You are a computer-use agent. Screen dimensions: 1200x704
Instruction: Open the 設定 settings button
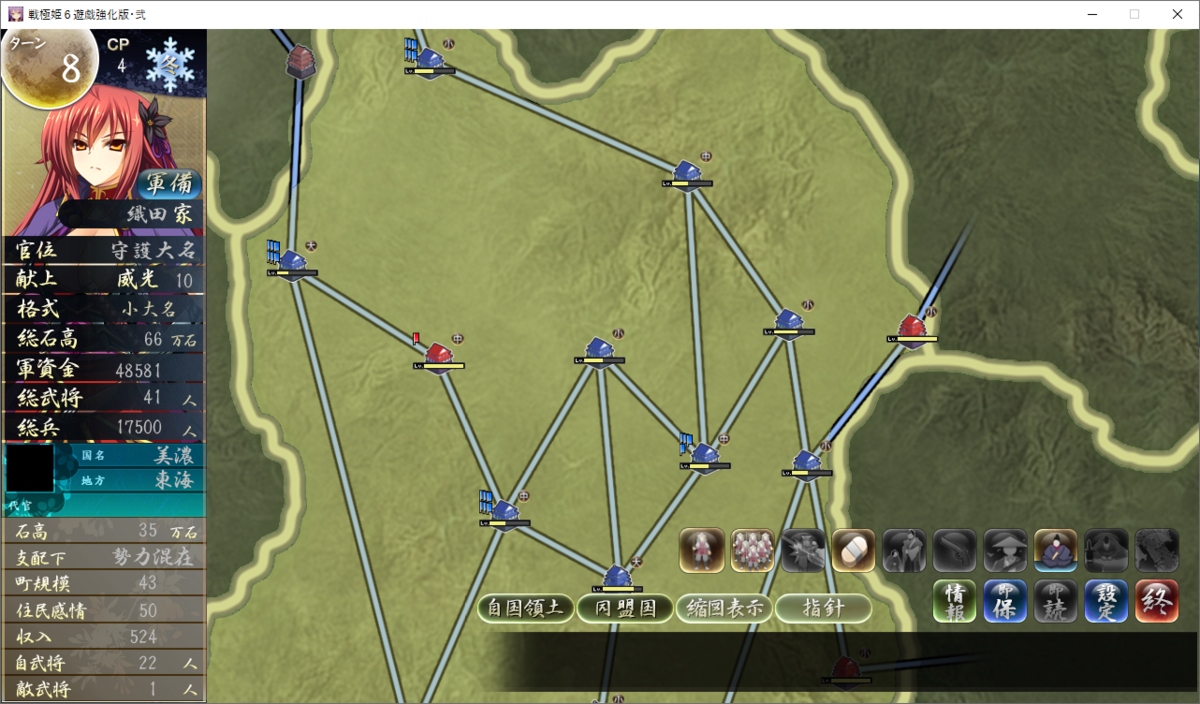(1106, 600)
